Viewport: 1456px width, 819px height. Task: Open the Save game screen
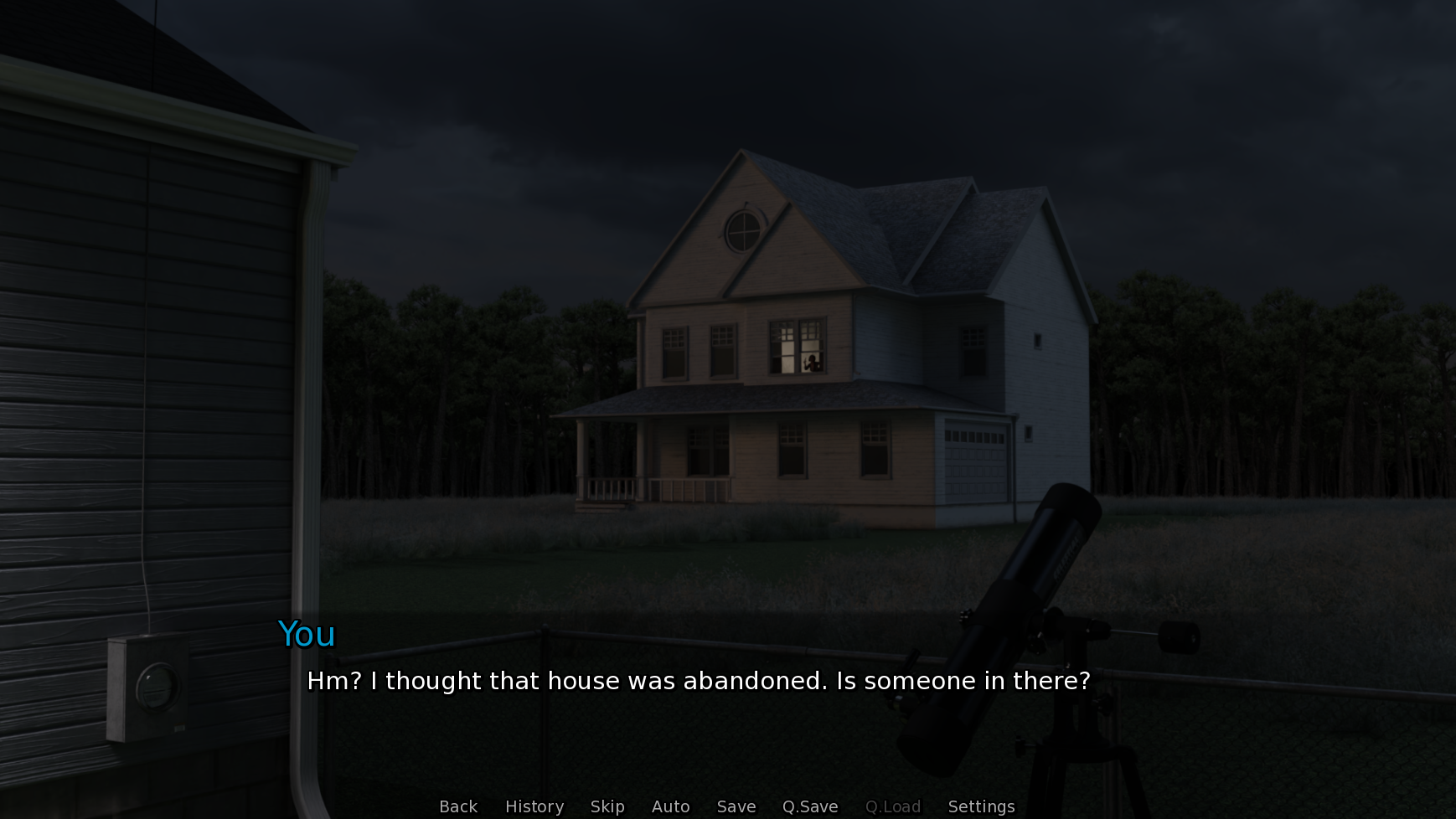point(736,806)
